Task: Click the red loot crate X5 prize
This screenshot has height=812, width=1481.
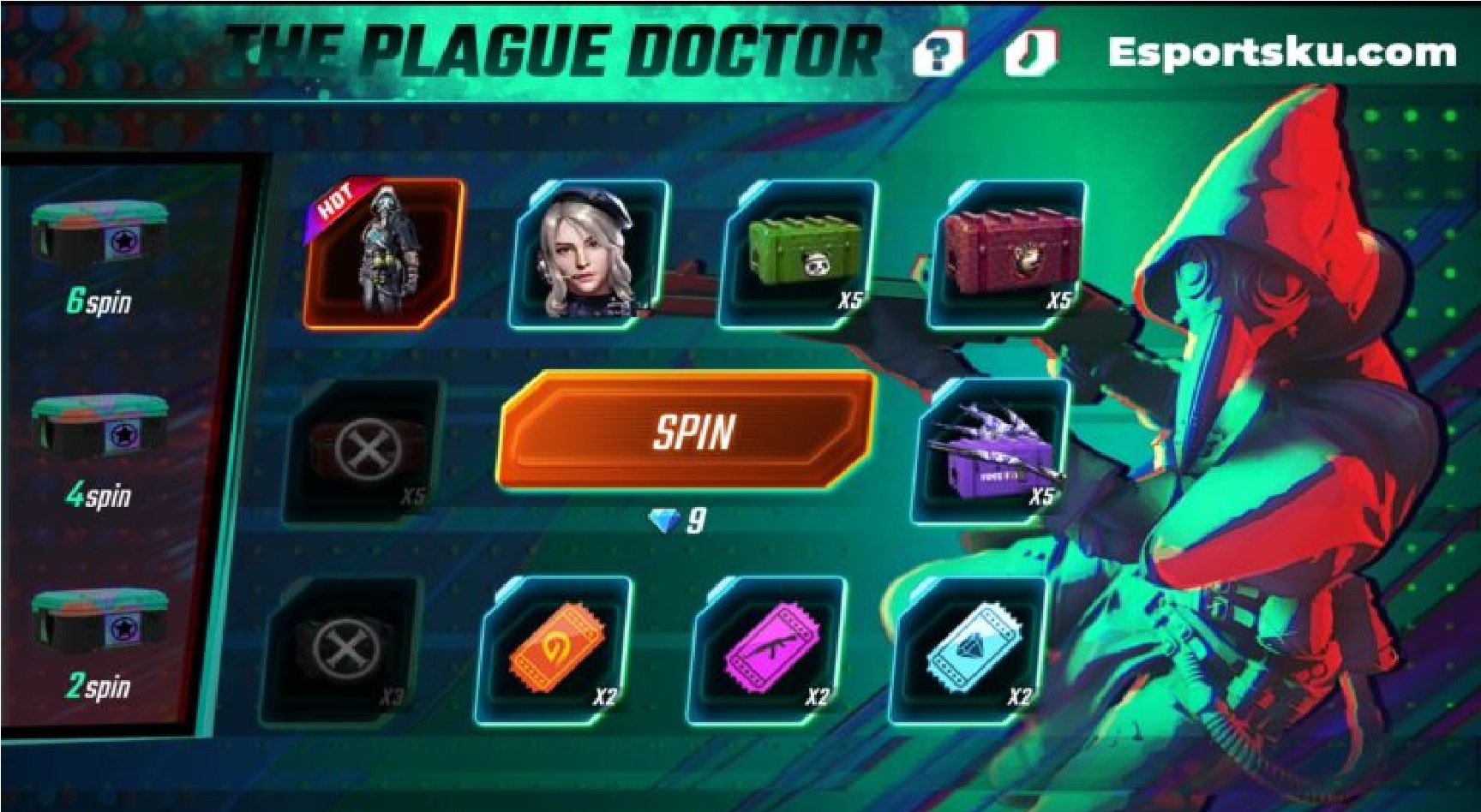Action: pyautogui.click(x=1013, y=253)
